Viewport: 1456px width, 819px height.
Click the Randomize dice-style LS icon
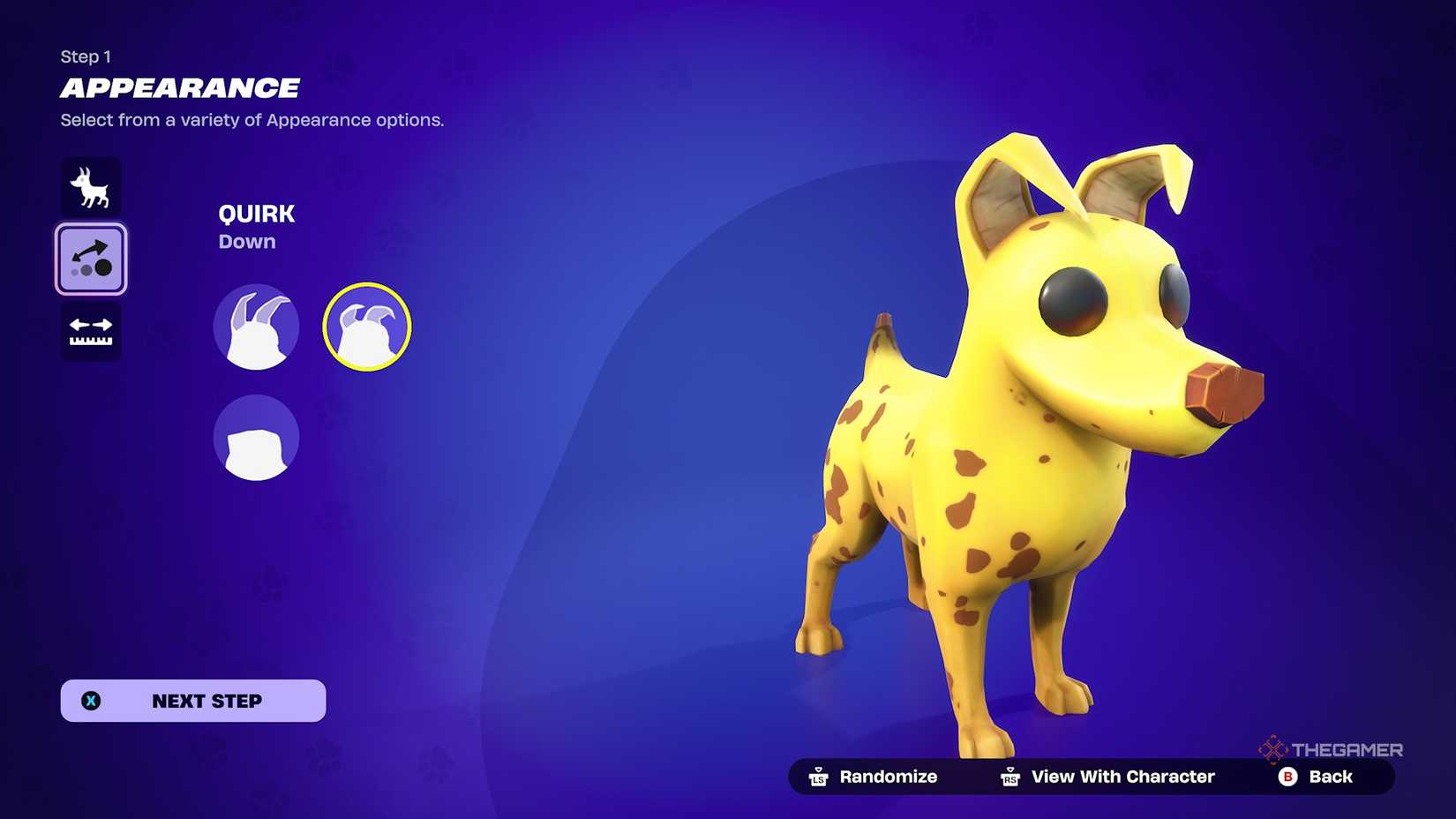click(x=817, y=777)
